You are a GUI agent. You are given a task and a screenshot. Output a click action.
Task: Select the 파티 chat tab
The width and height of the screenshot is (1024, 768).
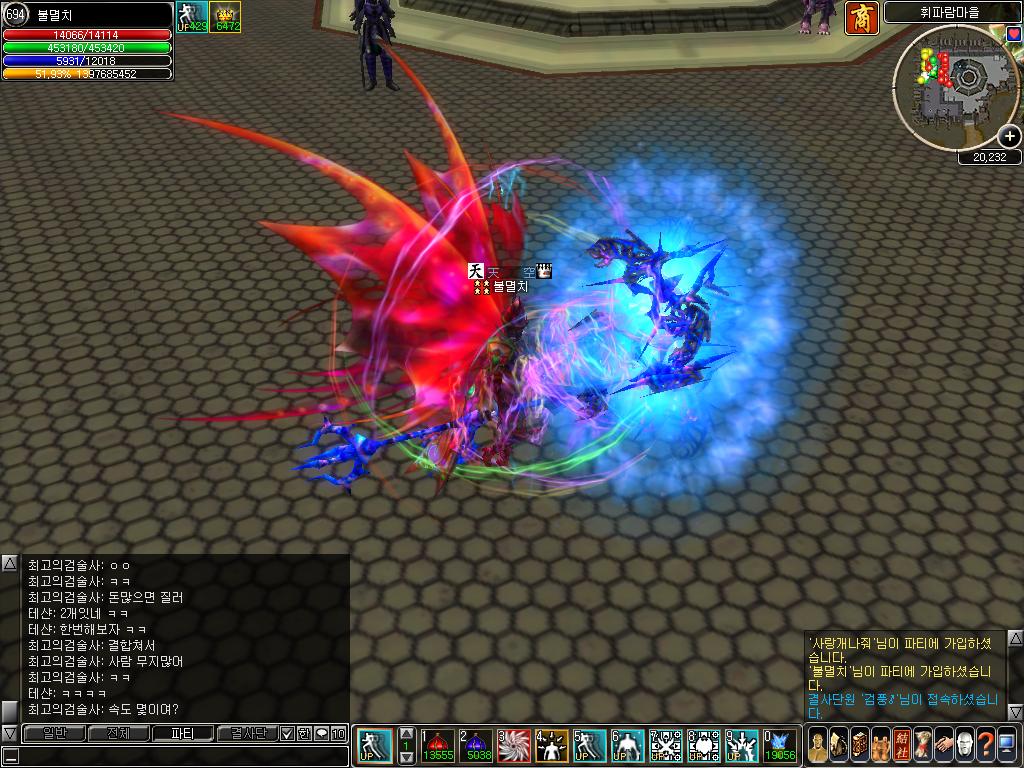[x=182, y=734]
